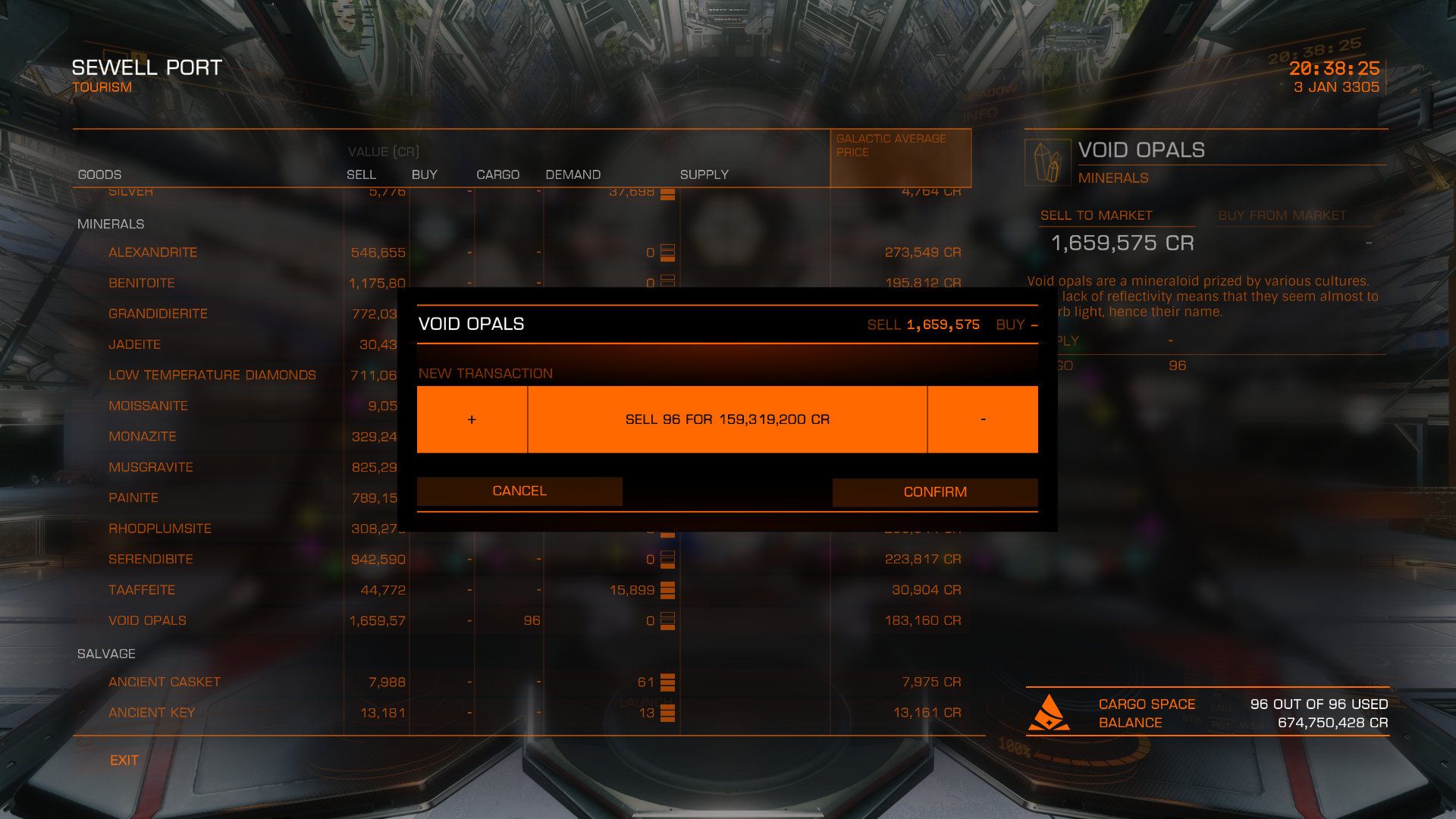Increase sell quantity with the plus button
This screenshot has height=819, width=1456.
[x=472, y=419]
